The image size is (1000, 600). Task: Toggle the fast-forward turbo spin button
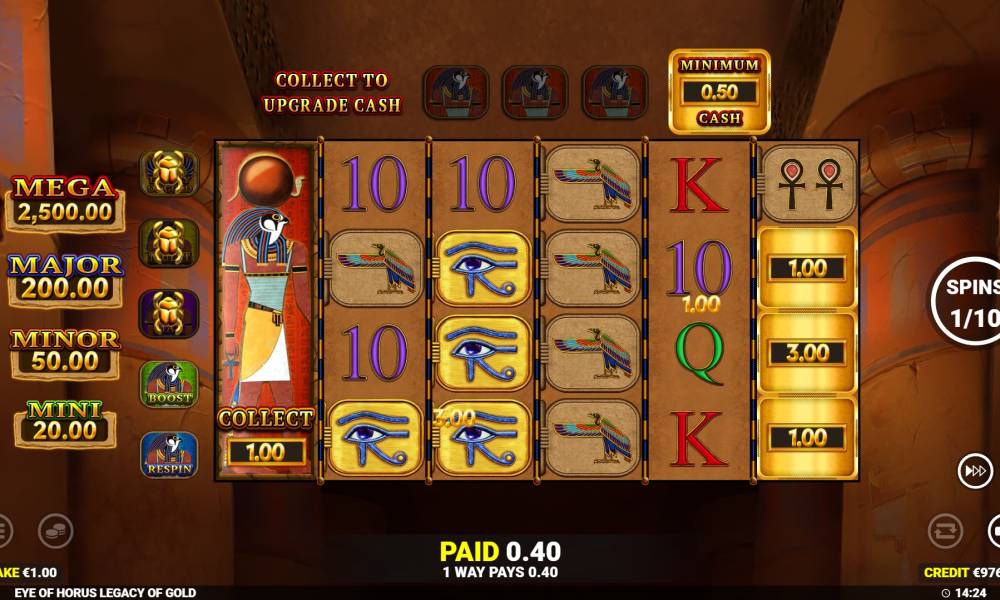[x=974, y=472]
